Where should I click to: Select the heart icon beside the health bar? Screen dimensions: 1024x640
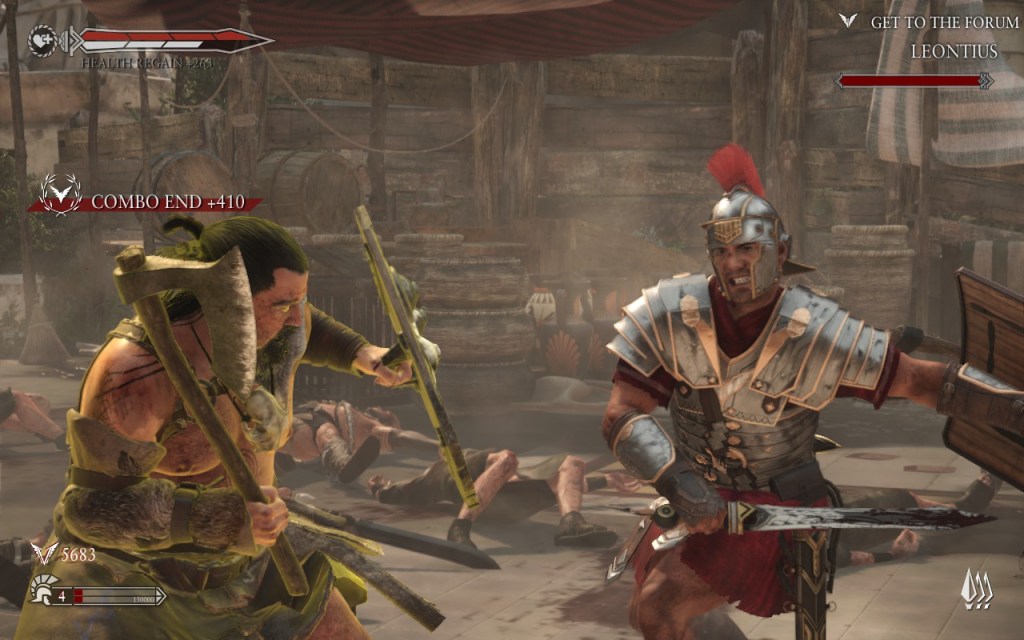coord(42,41)
